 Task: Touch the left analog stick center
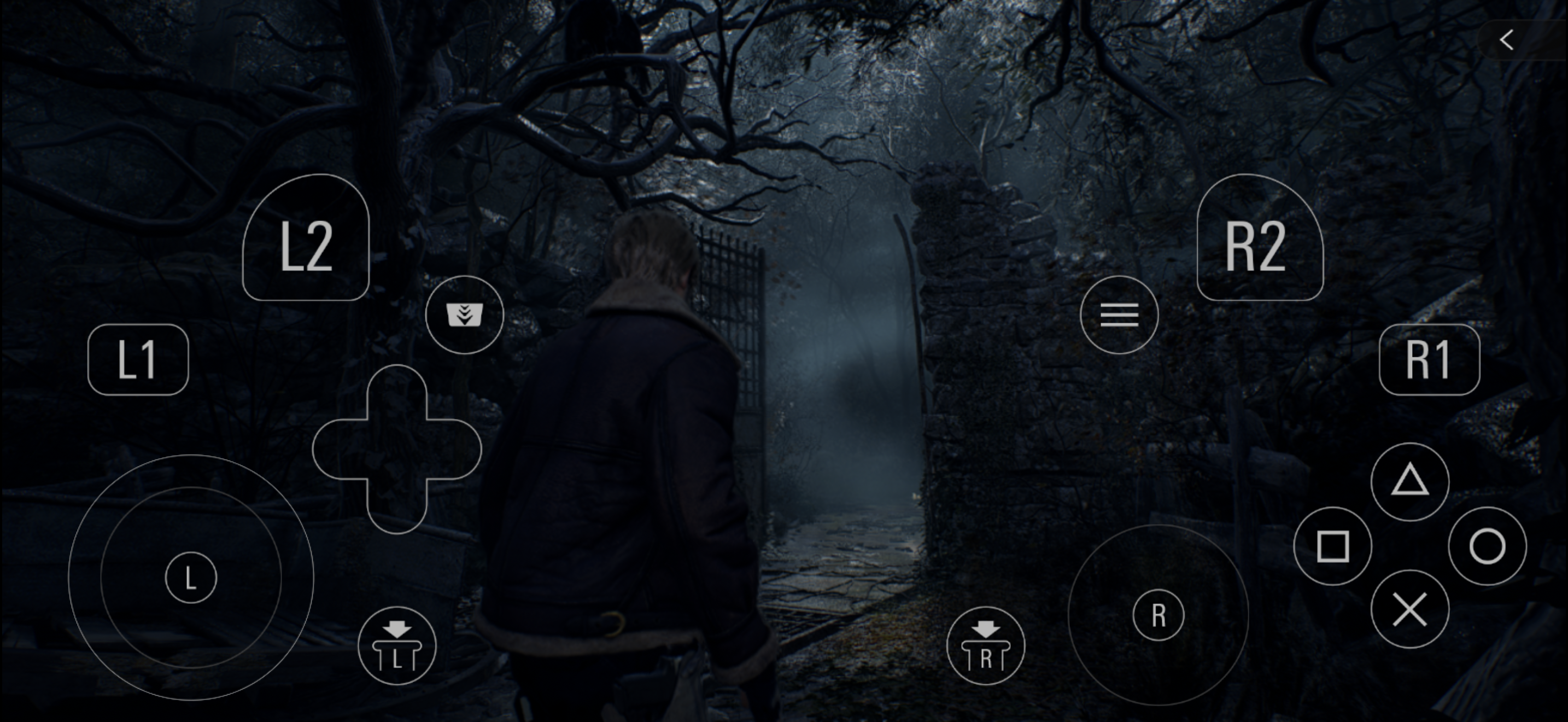[190, 578]
